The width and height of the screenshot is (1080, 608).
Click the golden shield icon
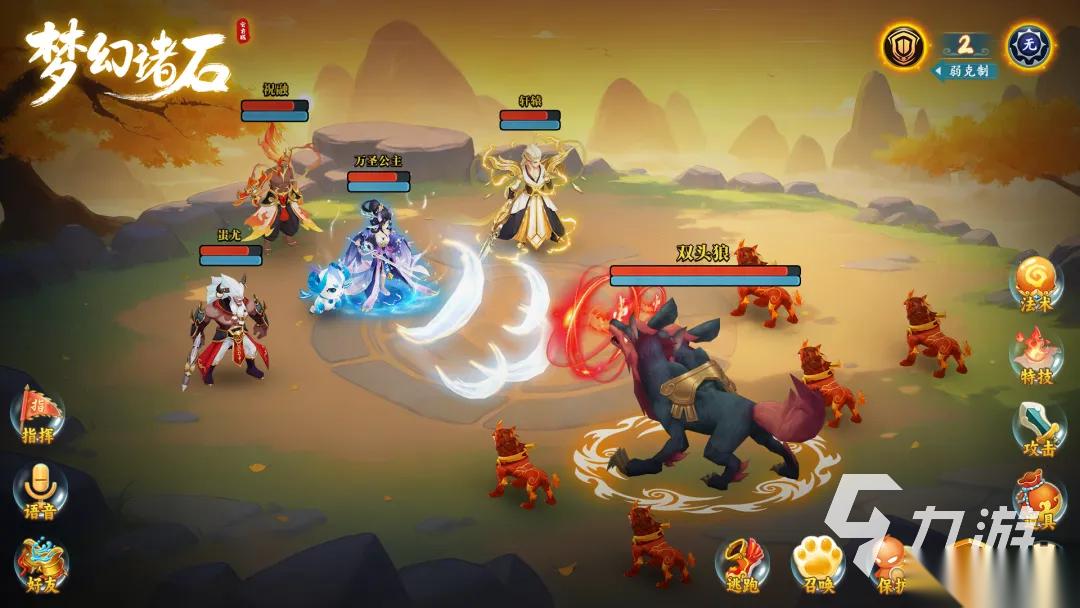[x=904, y=46]
